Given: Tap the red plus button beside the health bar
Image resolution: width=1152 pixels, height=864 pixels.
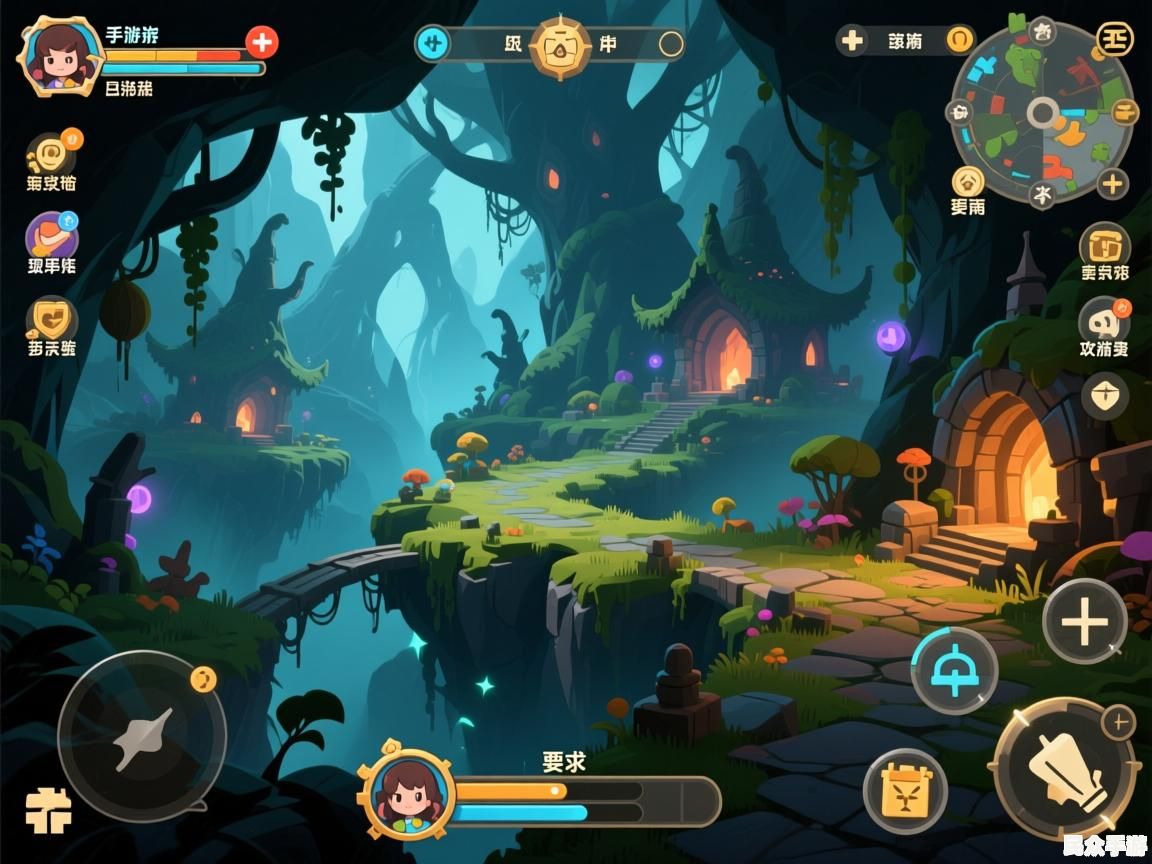Looking at the screenshot, I should tap(262, 42).
